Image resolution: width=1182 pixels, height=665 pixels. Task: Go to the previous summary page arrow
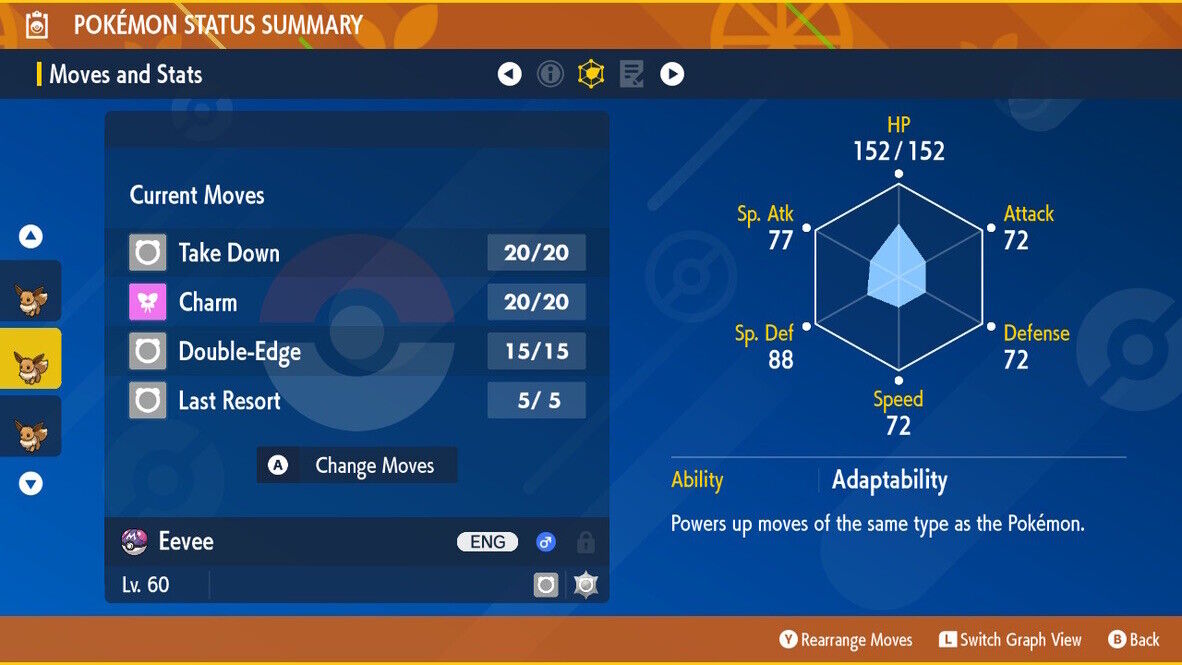click(510, 74)
